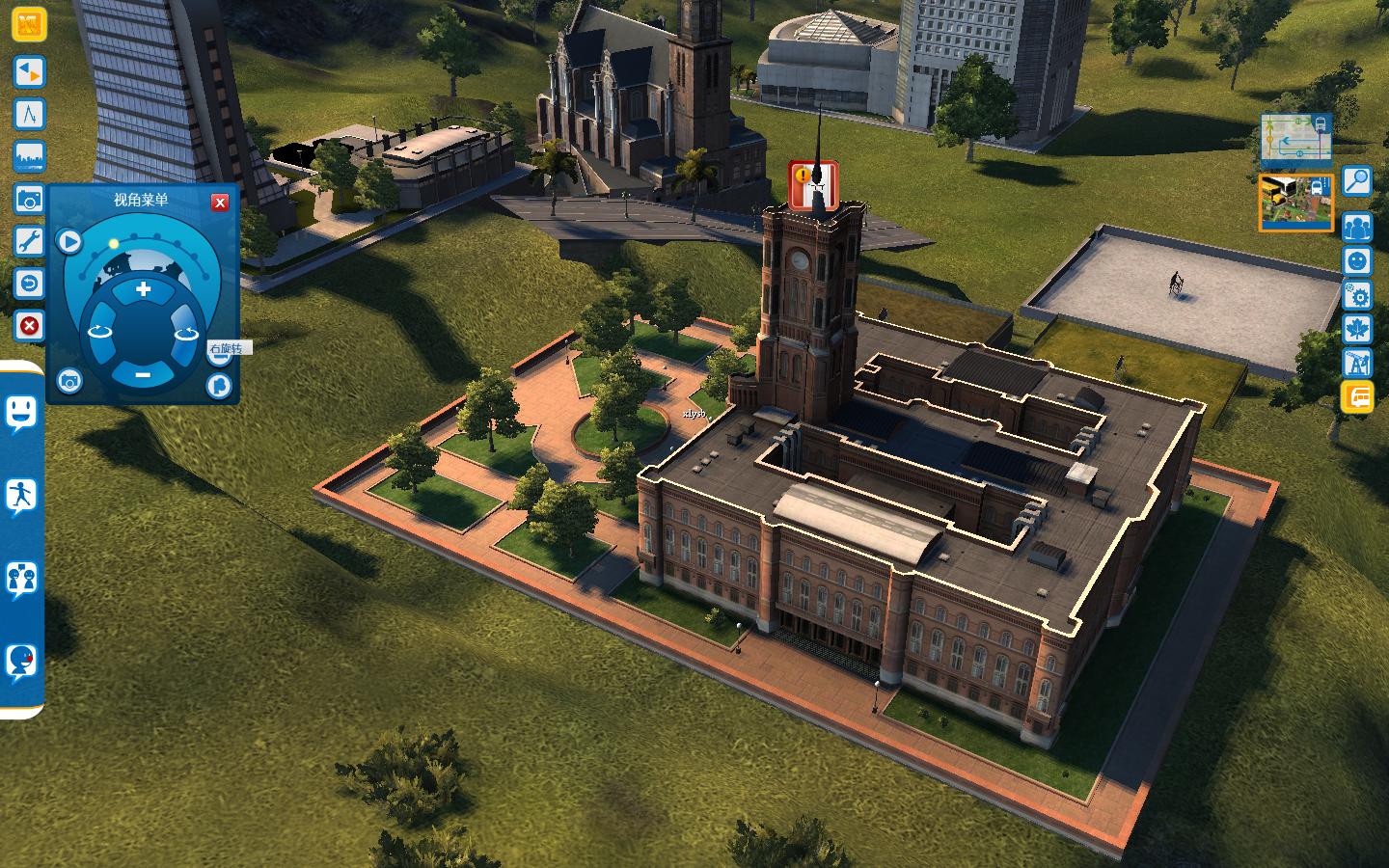Open the transit line map thumbnail

pos(1295,139)
